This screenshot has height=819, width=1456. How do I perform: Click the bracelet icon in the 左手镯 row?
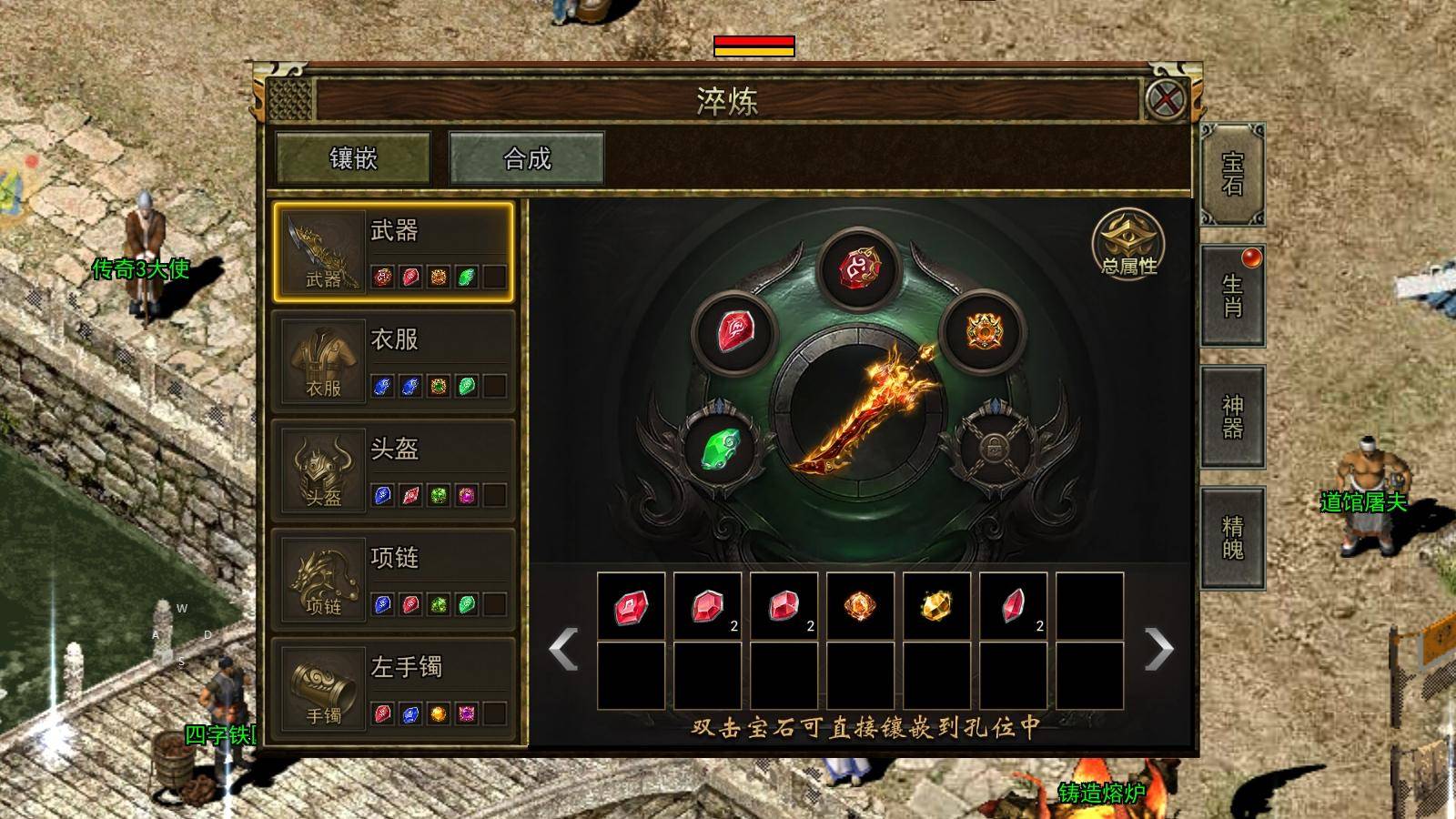pos(320,687)
